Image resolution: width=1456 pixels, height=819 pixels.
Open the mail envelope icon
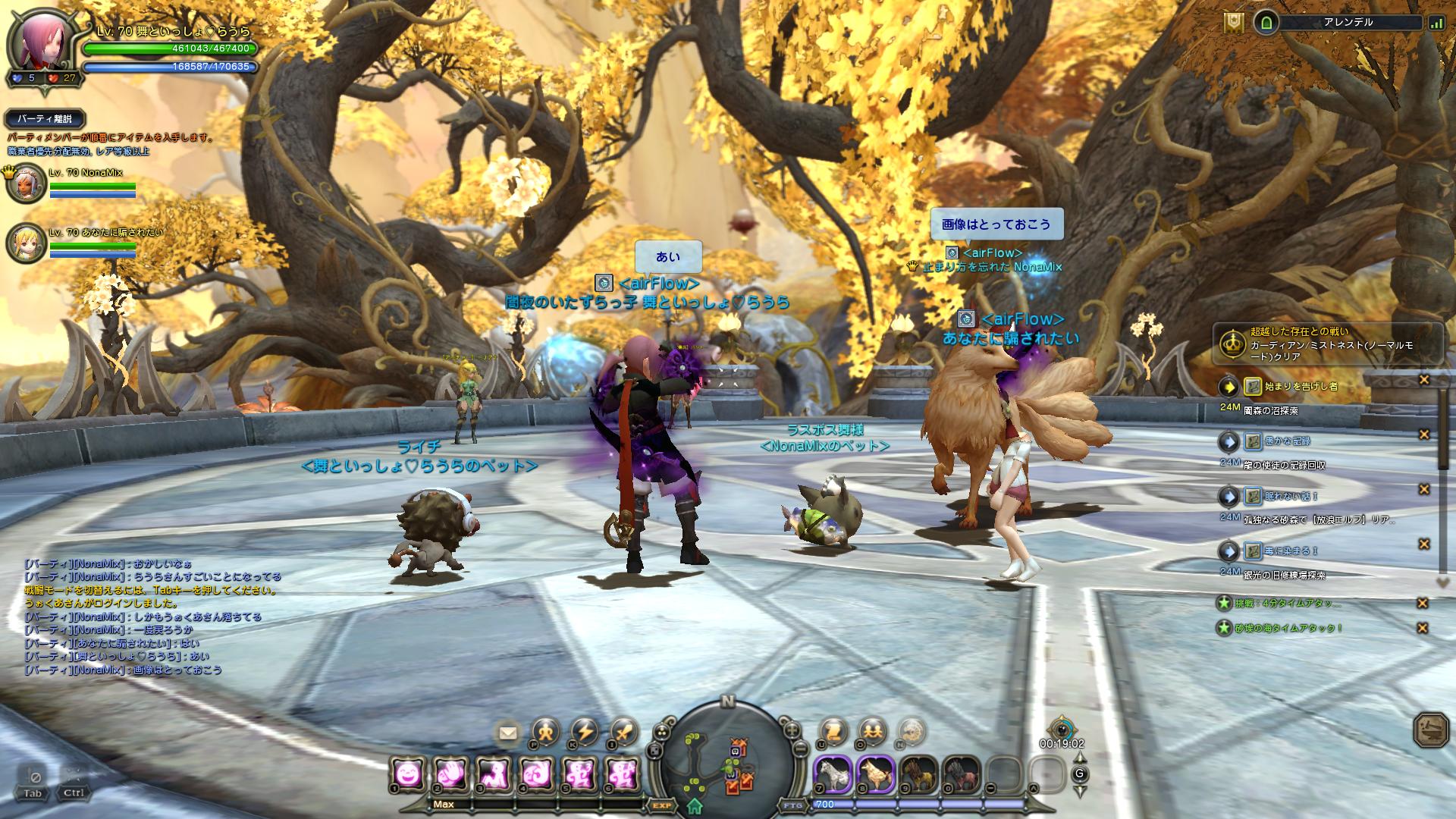point(507,733)
